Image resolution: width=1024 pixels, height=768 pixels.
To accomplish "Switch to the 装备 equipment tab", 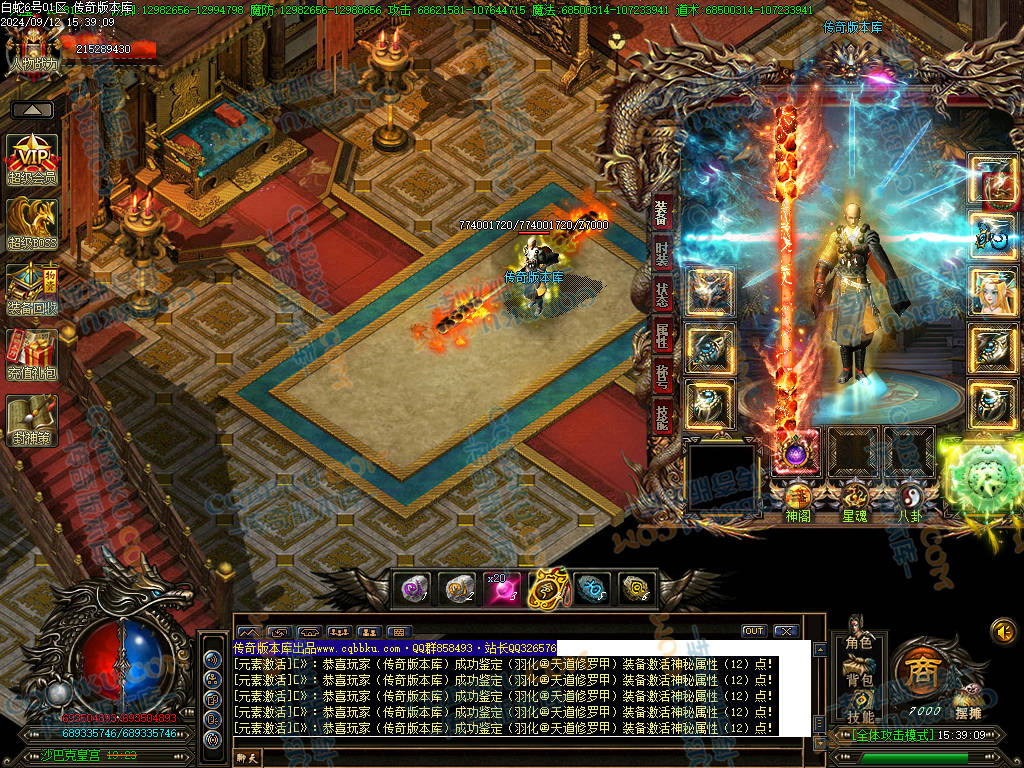I will click(x=662, y=212).
